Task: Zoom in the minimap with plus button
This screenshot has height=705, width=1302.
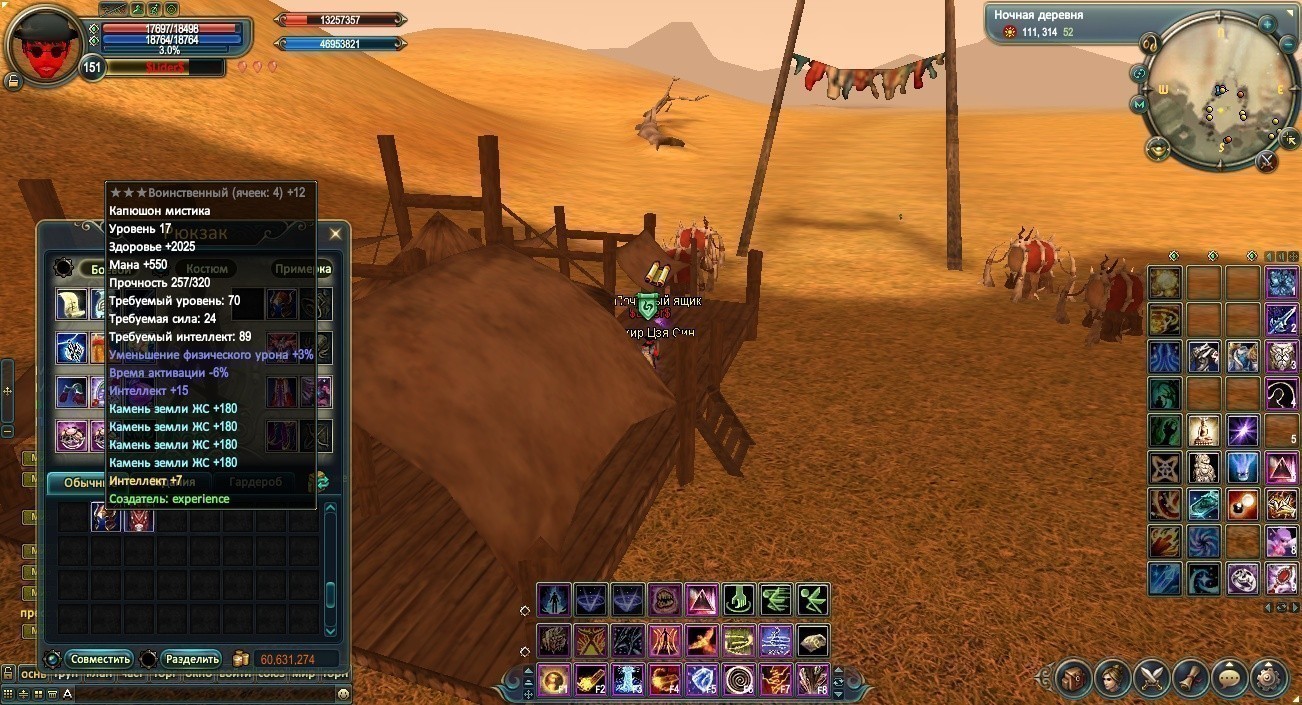Action: (x=1266, y=23)
